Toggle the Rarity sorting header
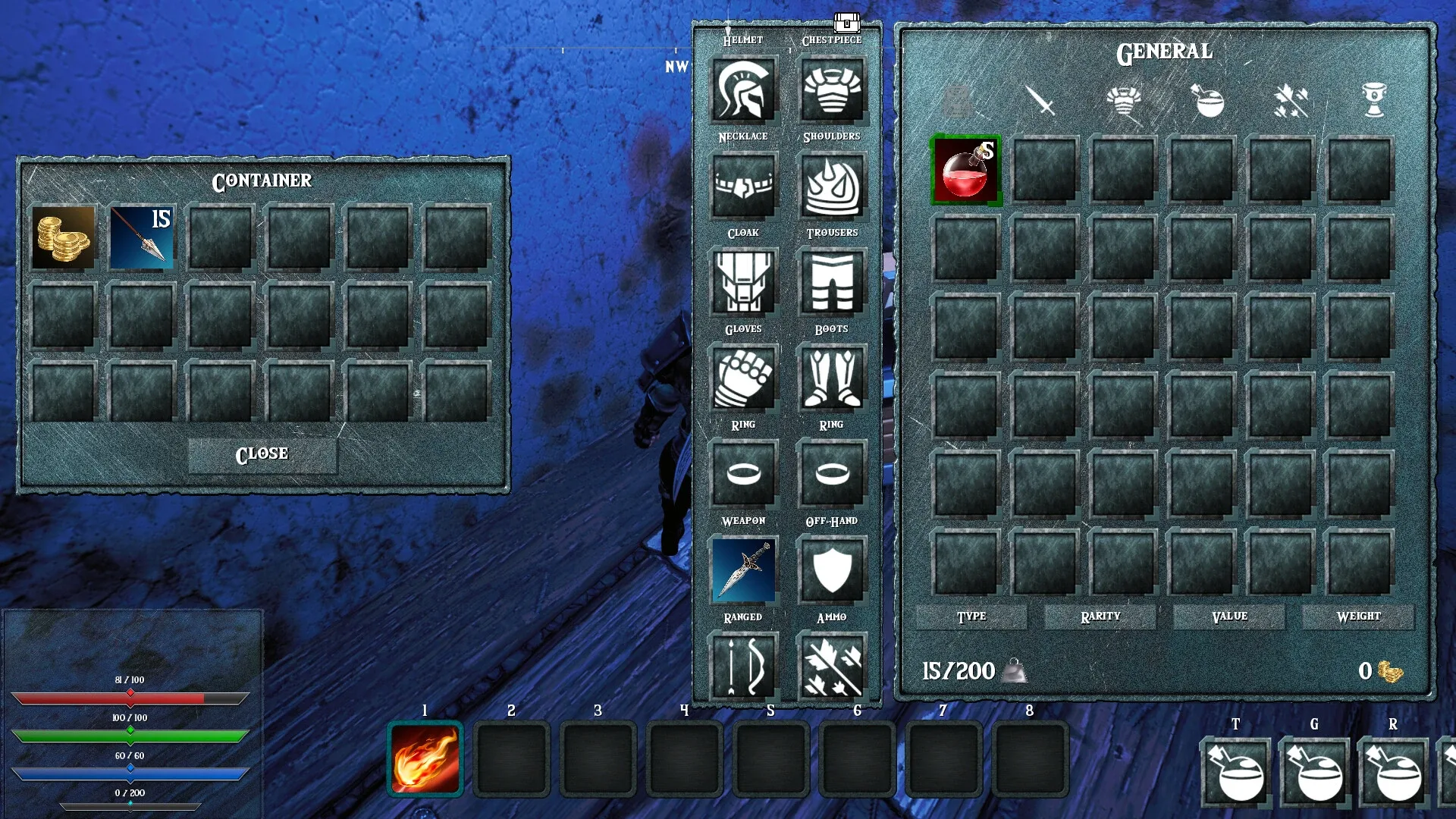 1100,617
